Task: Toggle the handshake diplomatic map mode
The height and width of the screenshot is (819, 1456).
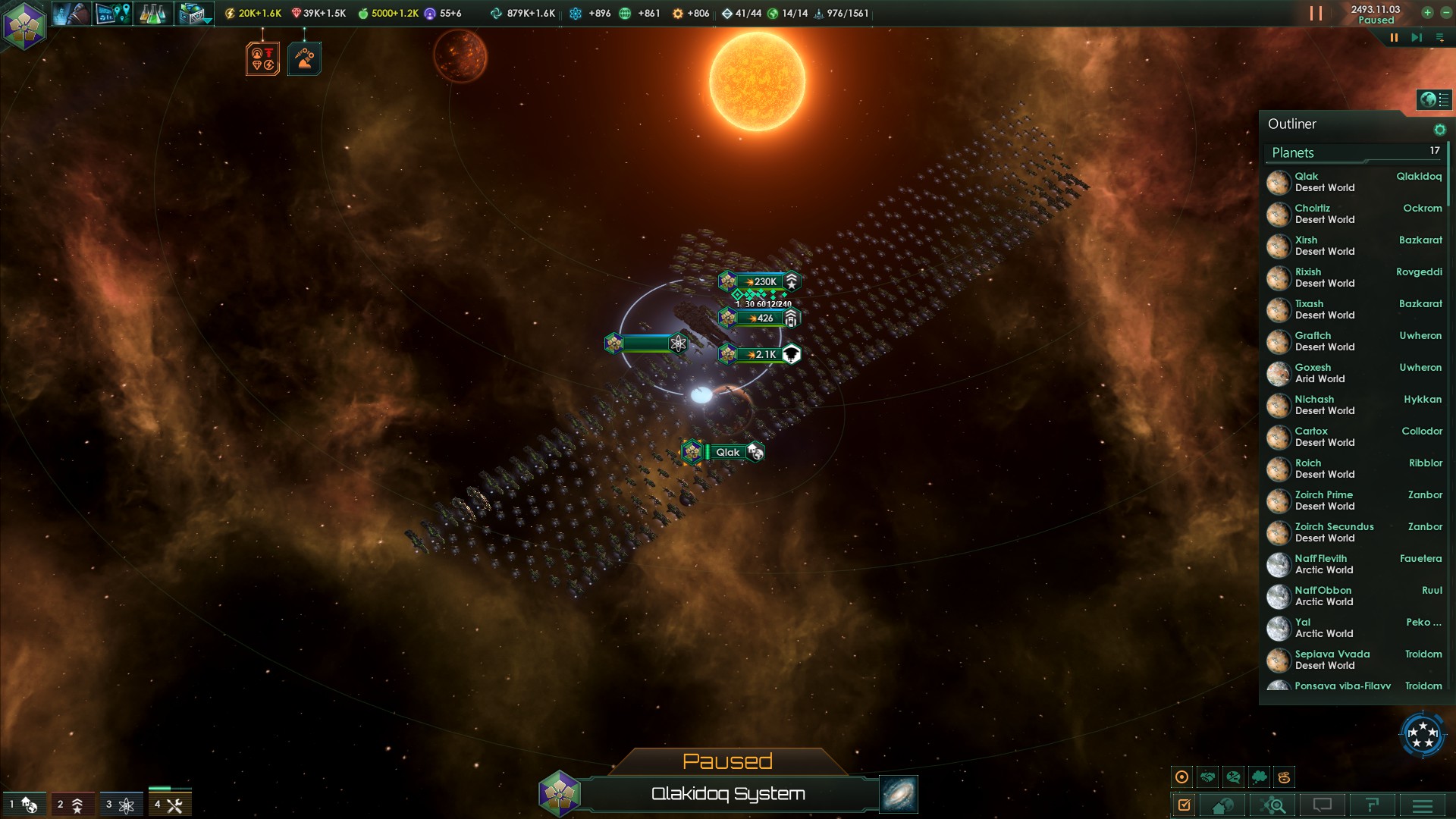Action: [x=1208, y=777]
